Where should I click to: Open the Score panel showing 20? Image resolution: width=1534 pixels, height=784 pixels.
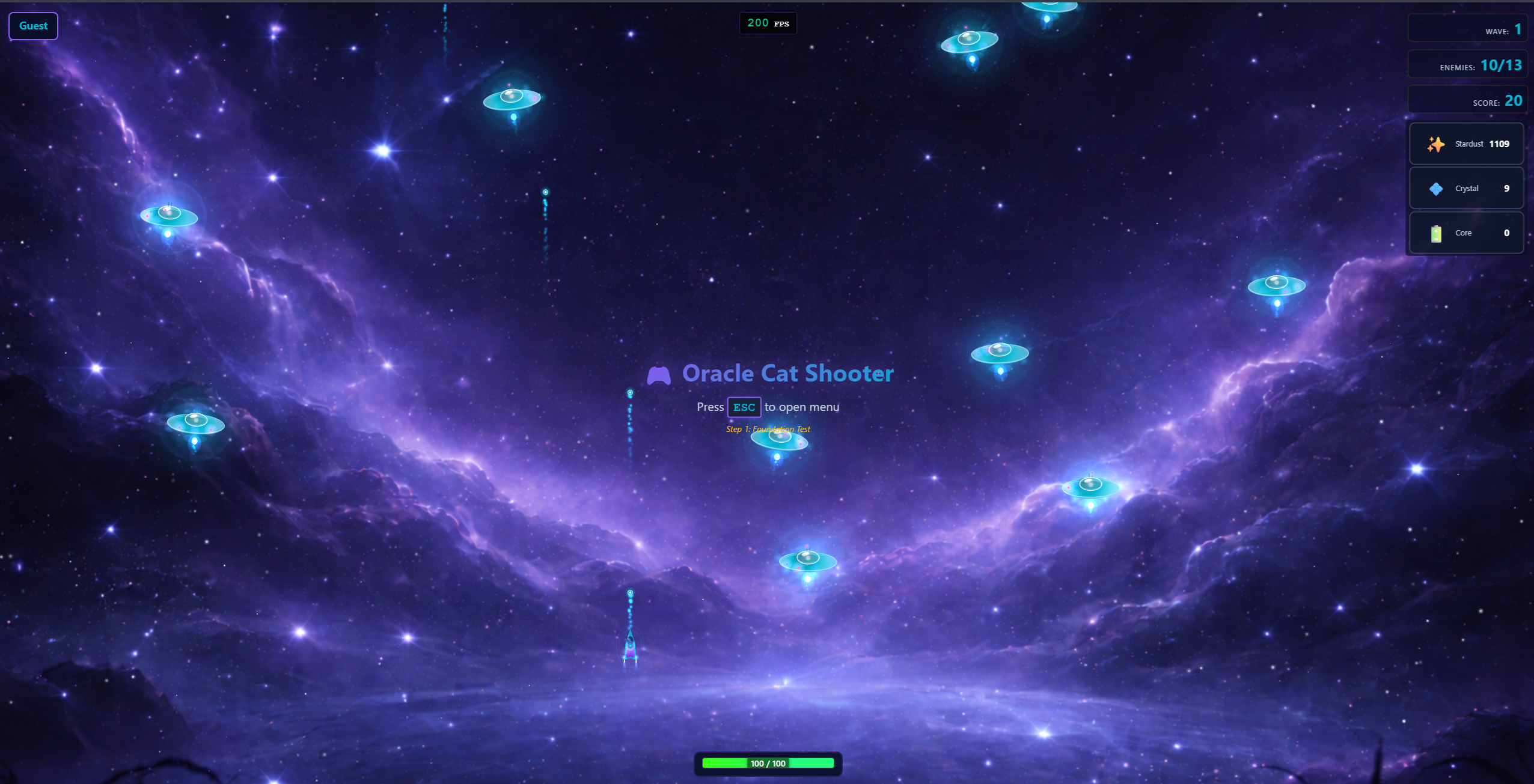tap(1467, 100)
